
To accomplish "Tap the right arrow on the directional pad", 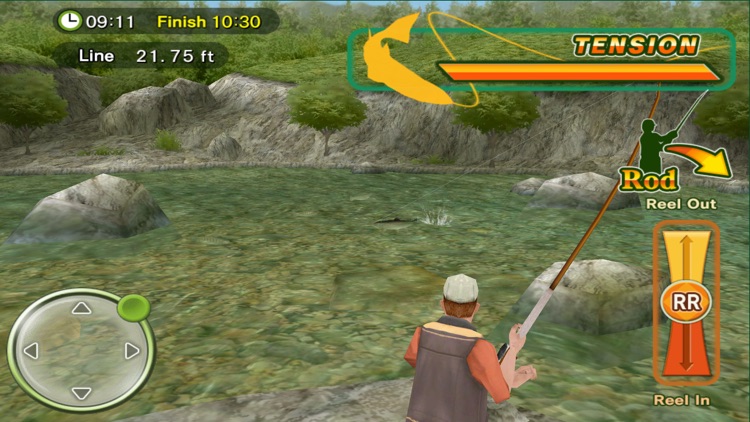I will coord(132,351).
